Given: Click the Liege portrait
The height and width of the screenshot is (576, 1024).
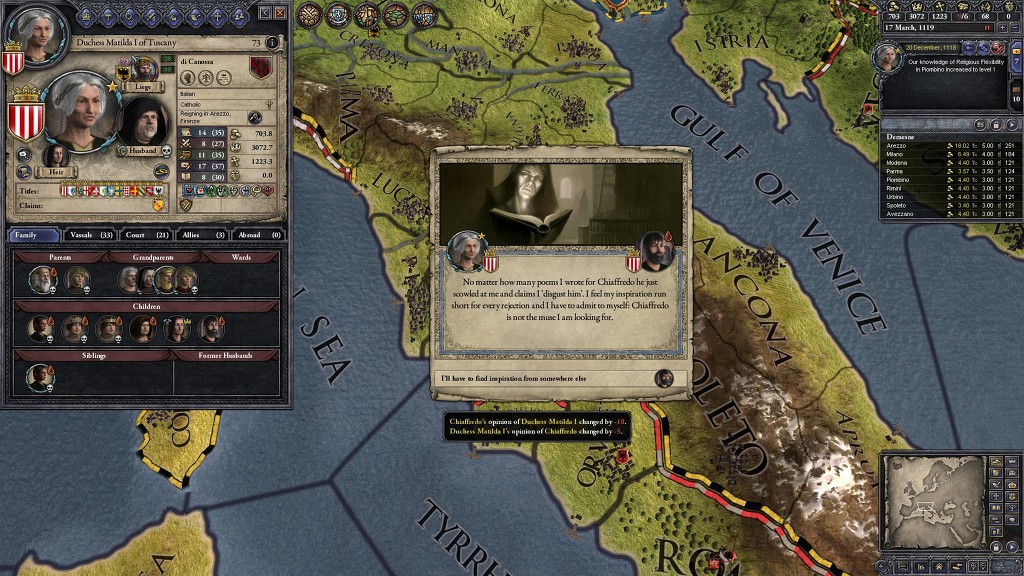Looking at the screenshot, I should pyautogui.click(x=144, y=68).
